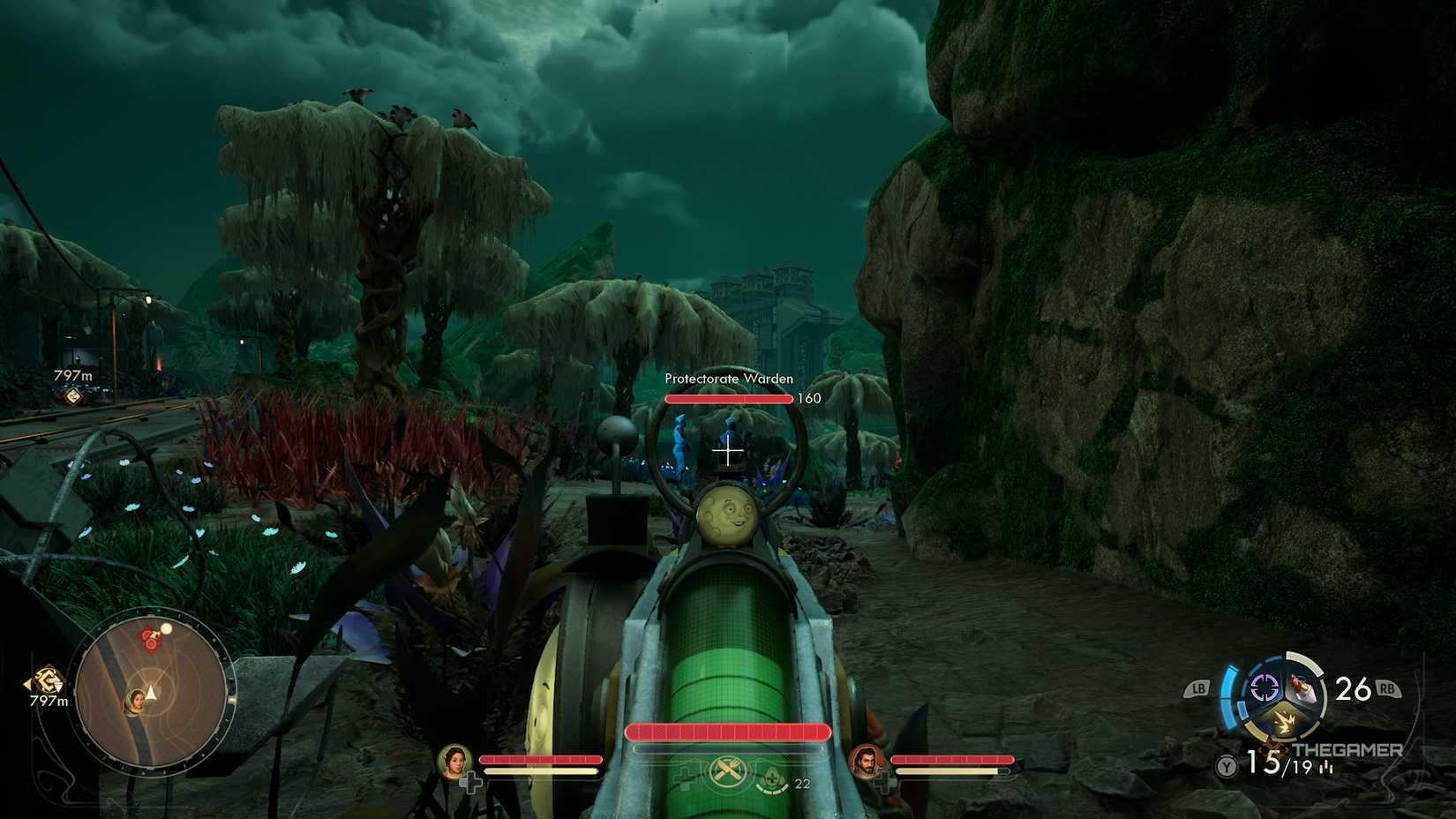This screenshot has width=1456, height=819.
Task: Click the Protectorate Warden's red health bar
Action: pos(728,398)
